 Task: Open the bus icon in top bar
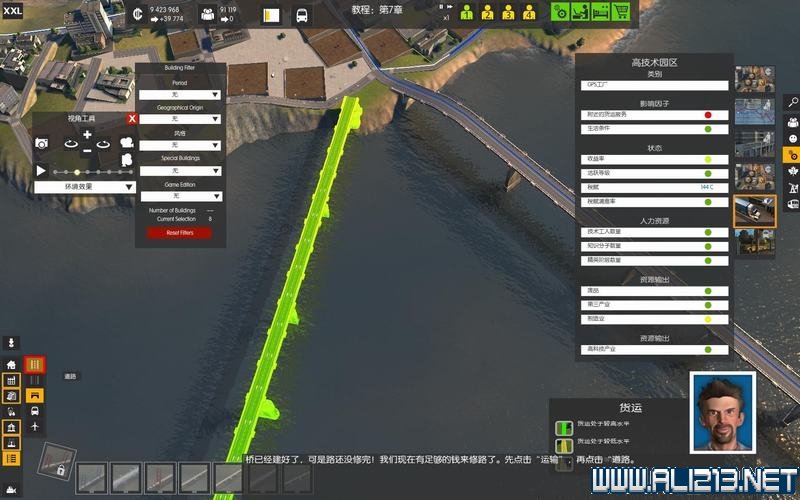coord(300,15)
